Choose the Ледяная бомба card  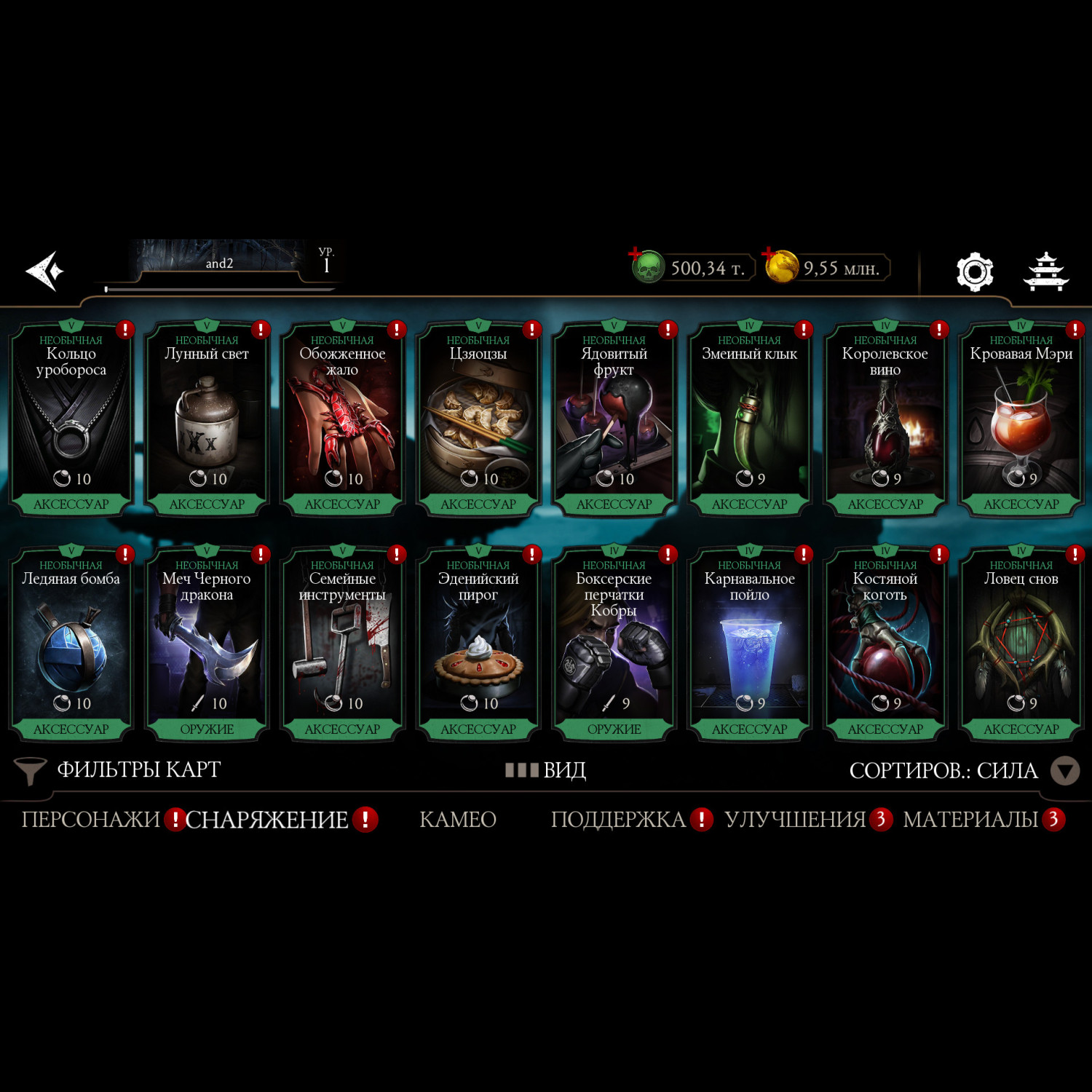click(71, 645)
